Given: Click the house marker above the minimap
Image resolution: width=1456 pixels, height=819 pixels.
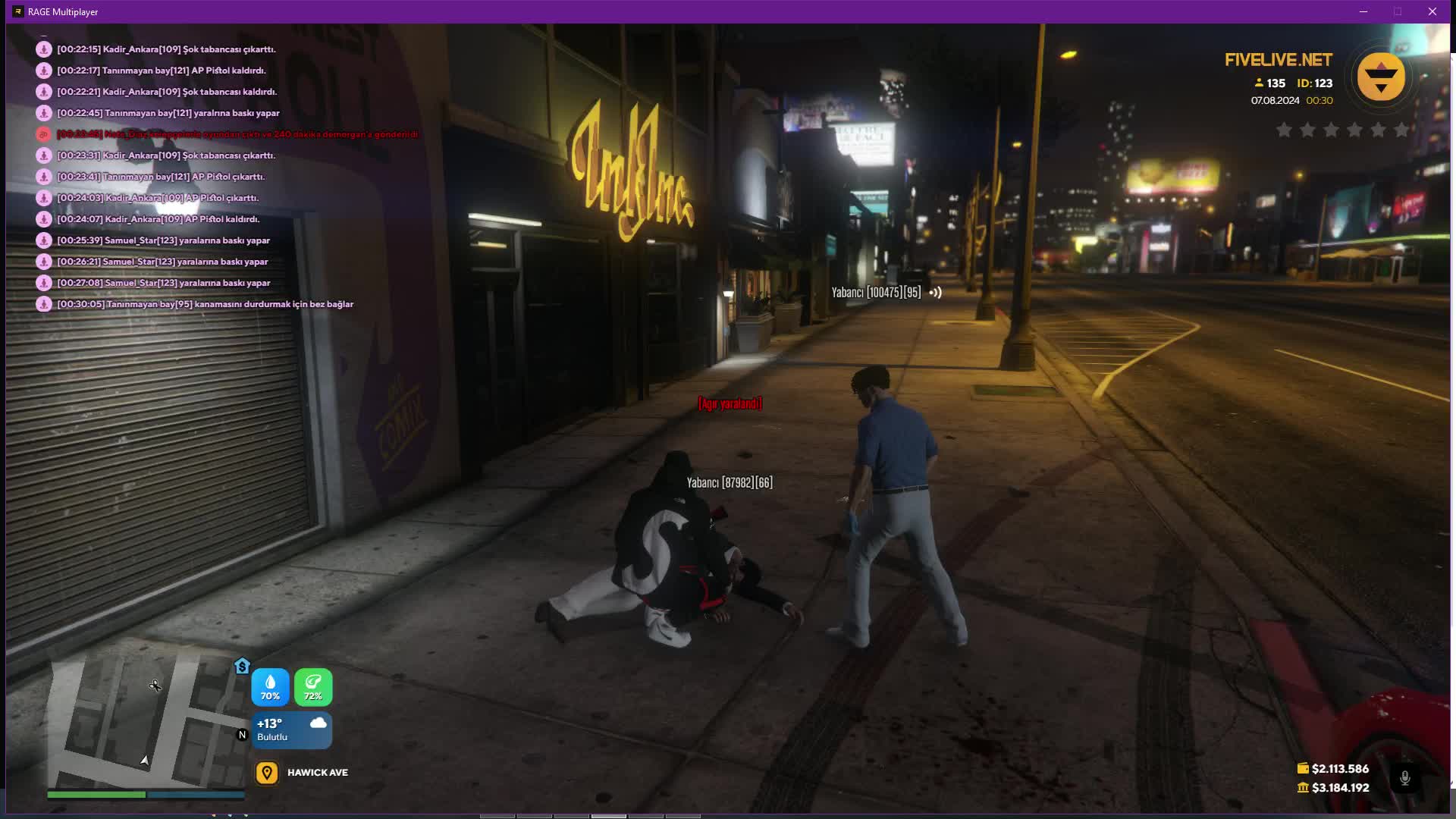Looking at the screenshot, I should [x=242, y=666].
